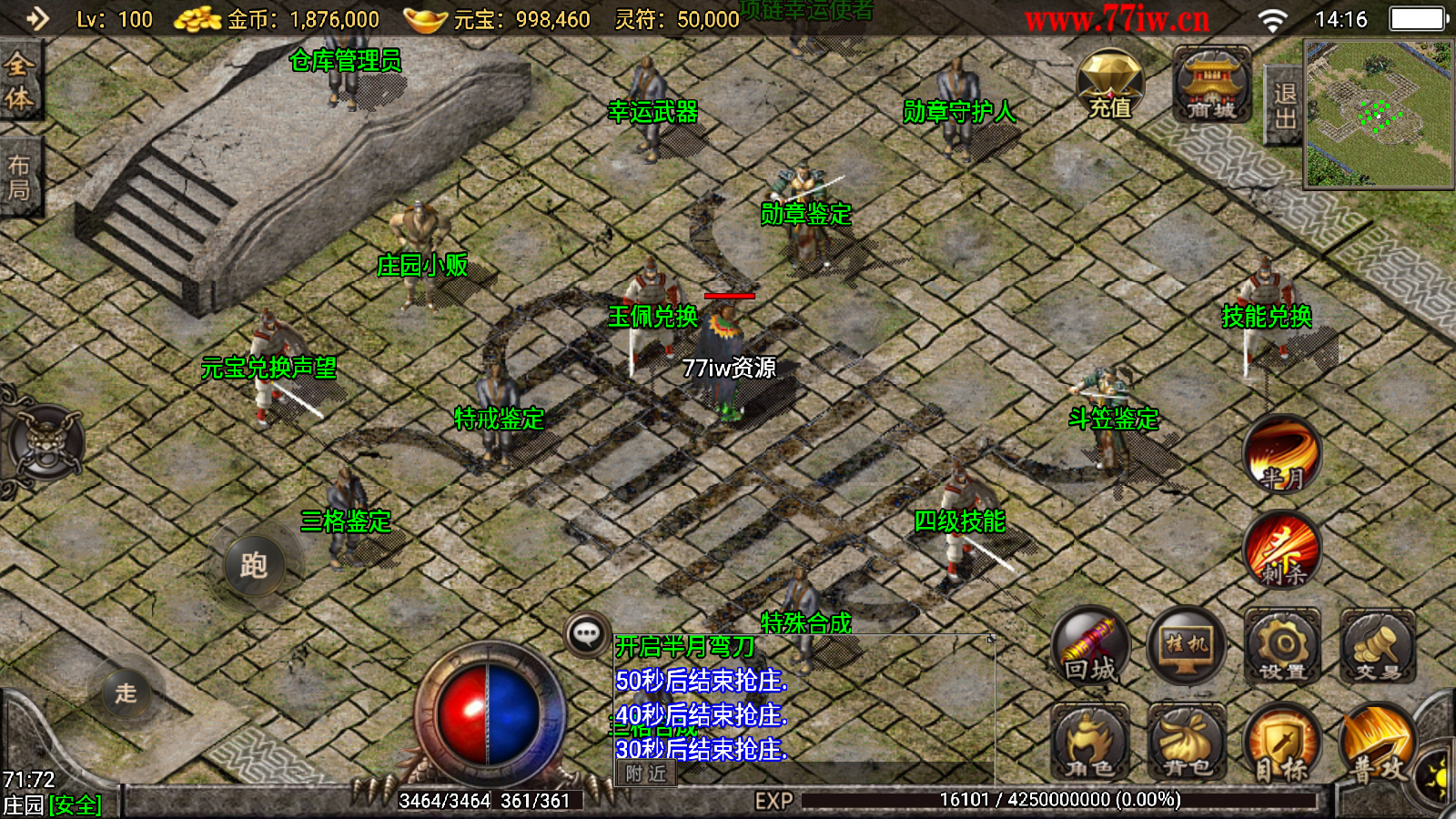Open the 商城 mall store
Image resolution: width=1456 pixels, height=819 pixels.
pos(1211,86)
